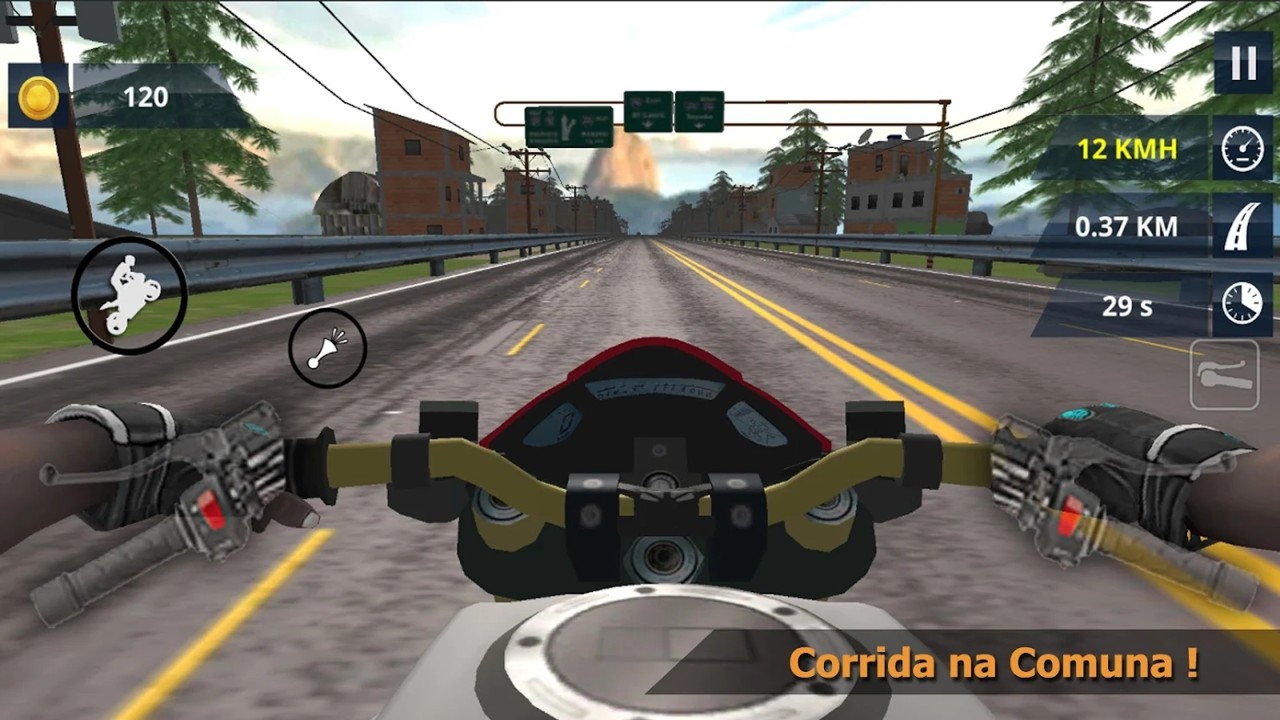Click the stopwatch timer icon
The width and height of the screenshot is (1280, 720).
[x=1240, y=302]
